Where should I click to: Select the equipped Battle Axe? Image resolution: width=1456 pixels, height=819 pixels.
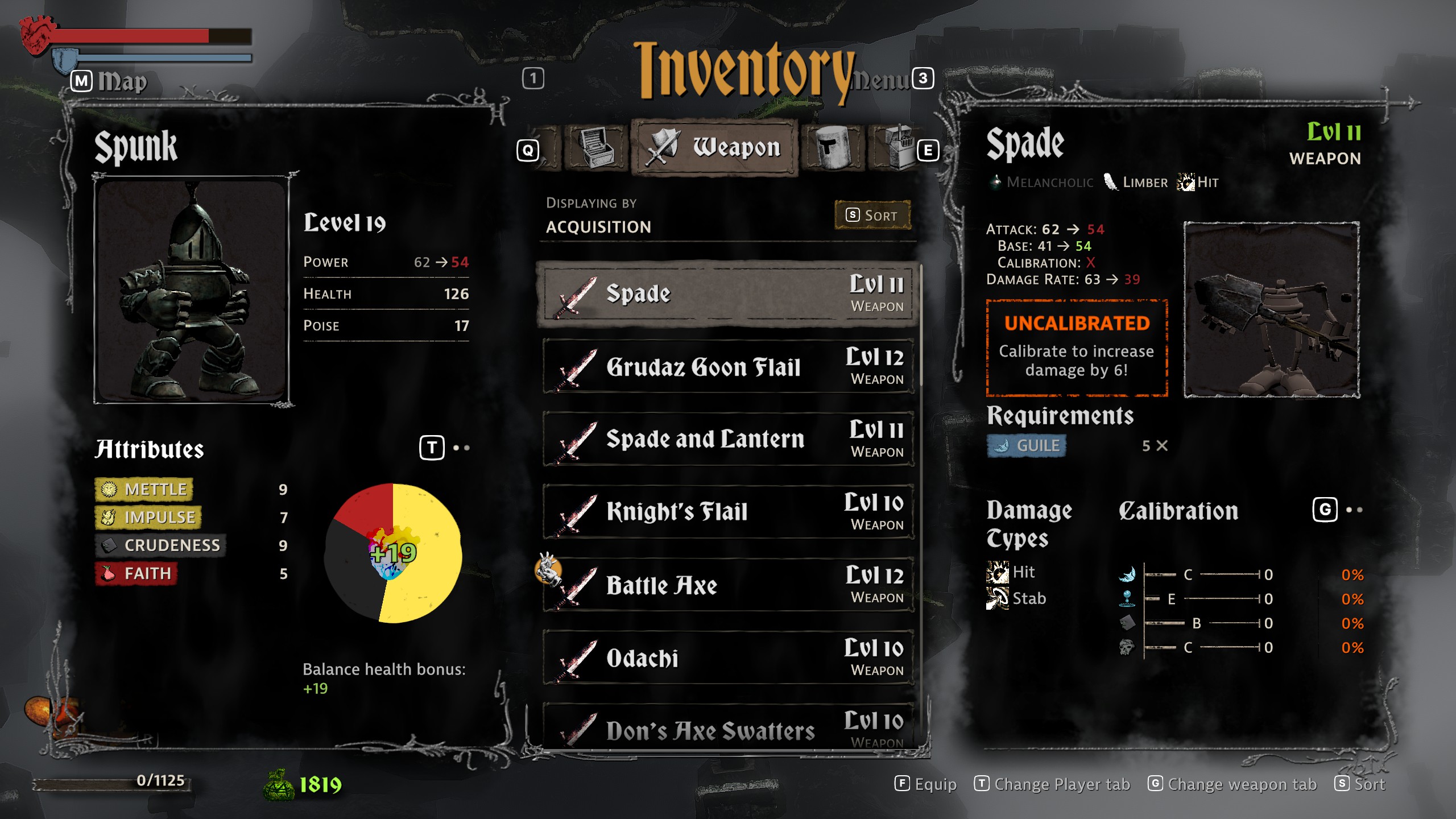(x=727, y=585)
